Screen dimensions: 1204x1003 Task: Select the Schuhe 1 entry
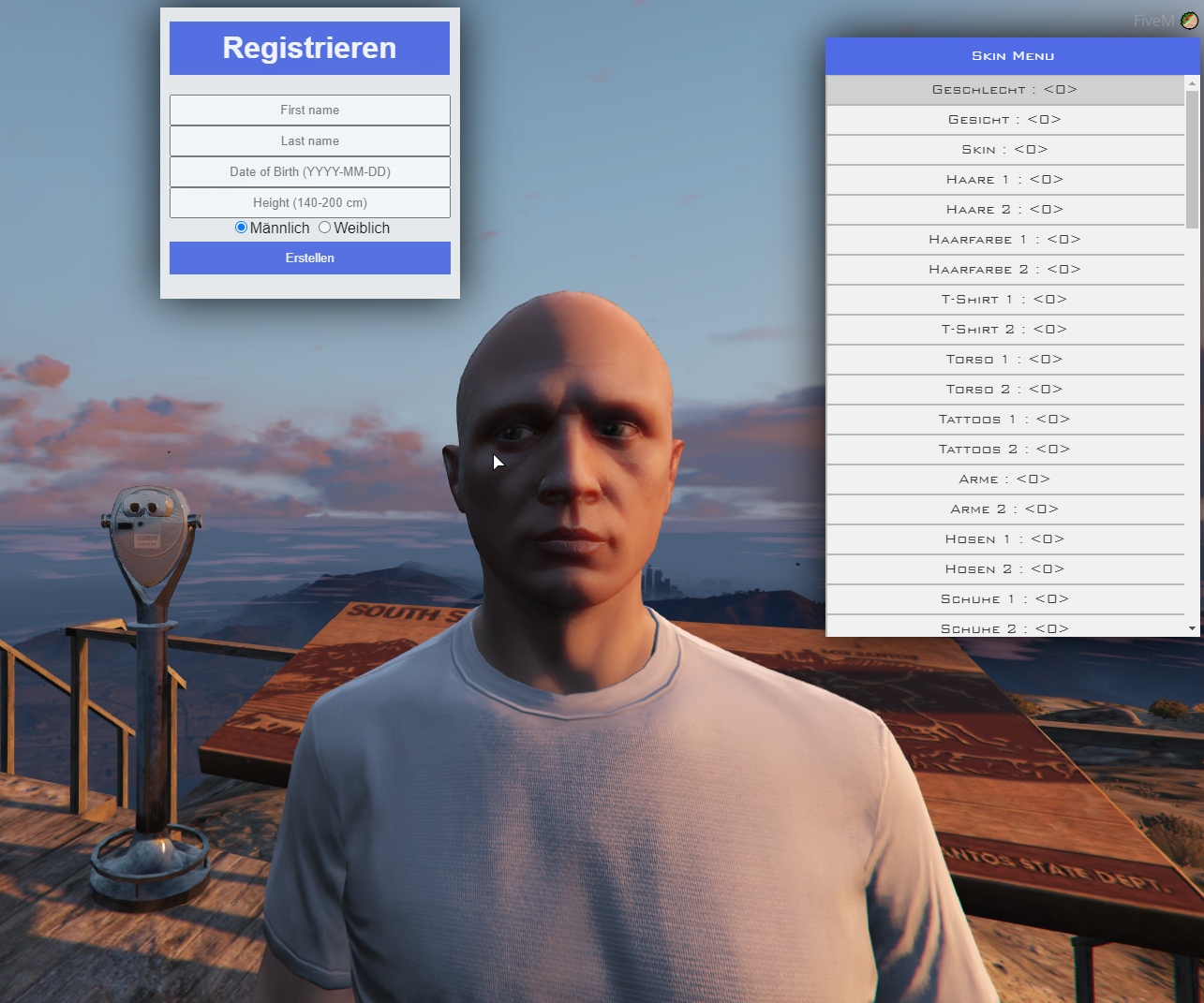tap(1004, 599)
